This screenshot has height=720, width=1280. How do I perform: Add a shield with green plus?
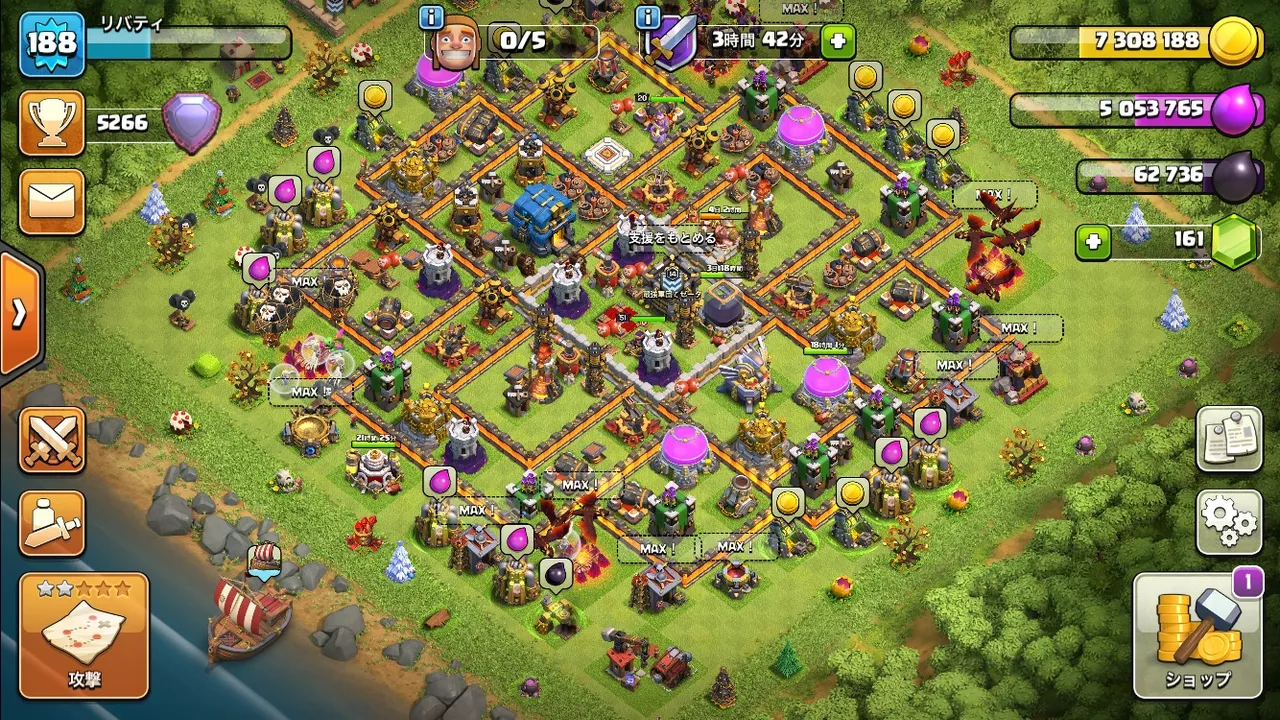coord(838,41)
